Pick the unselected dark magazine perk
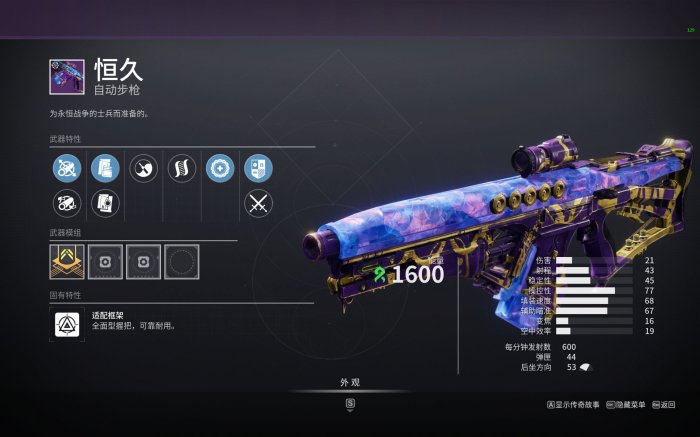 [x=104, y=204]
